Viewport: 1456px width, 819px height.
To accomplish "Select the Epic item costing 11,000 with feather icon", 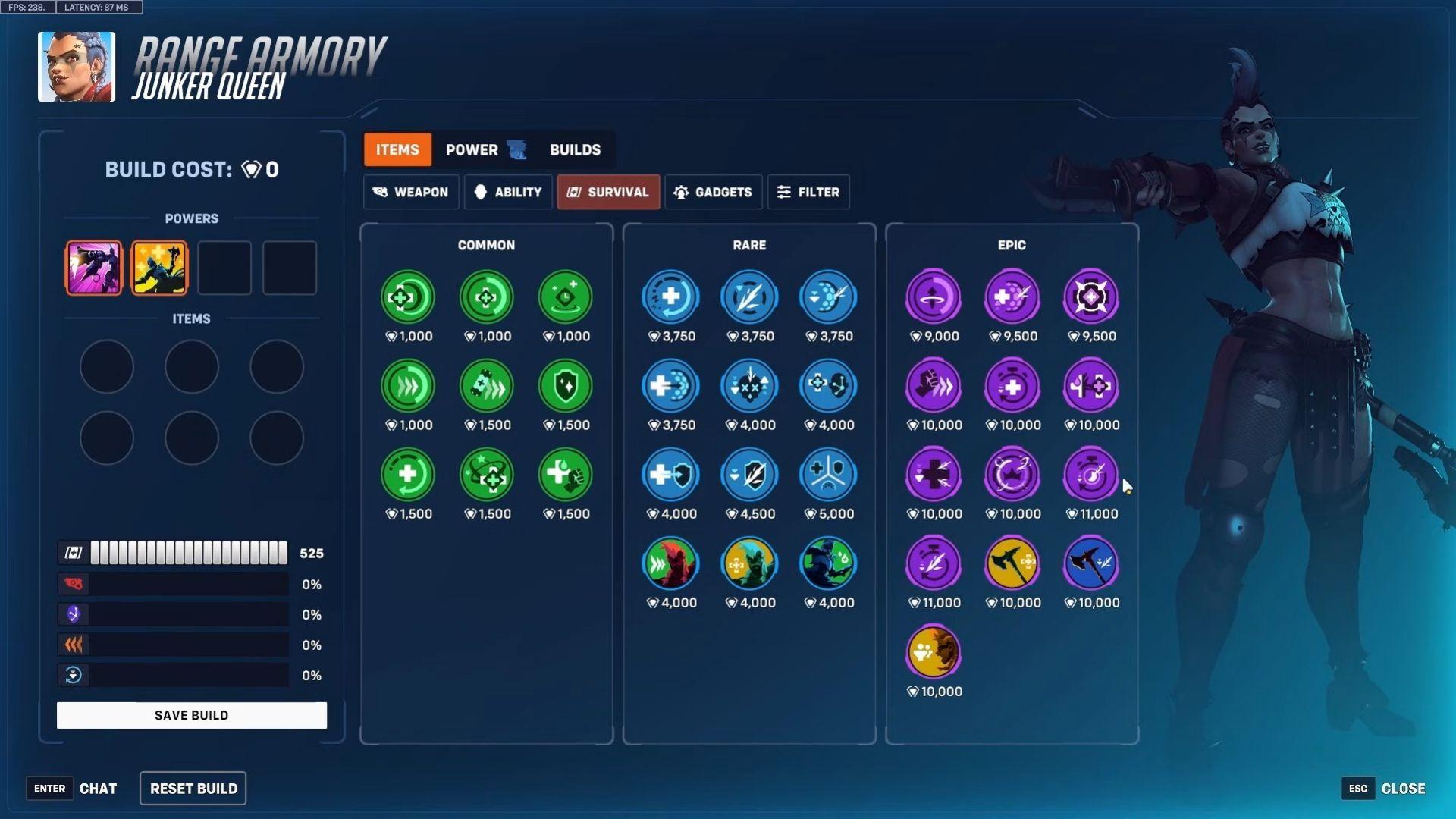I will (x=932, y=563).
